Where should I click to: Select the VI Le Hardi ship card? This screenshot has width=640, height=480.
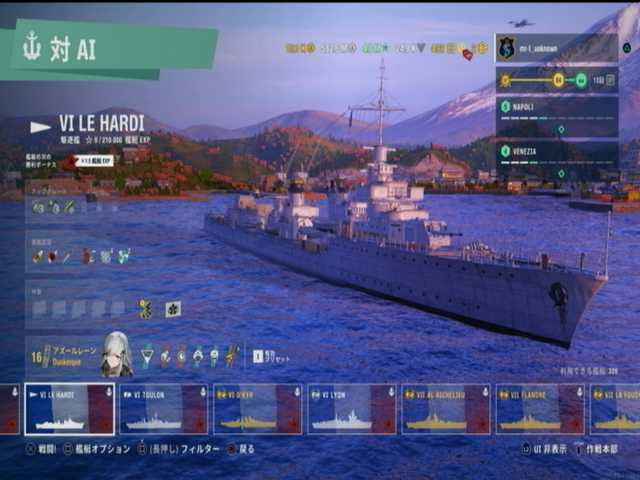(x=70, y=409)
